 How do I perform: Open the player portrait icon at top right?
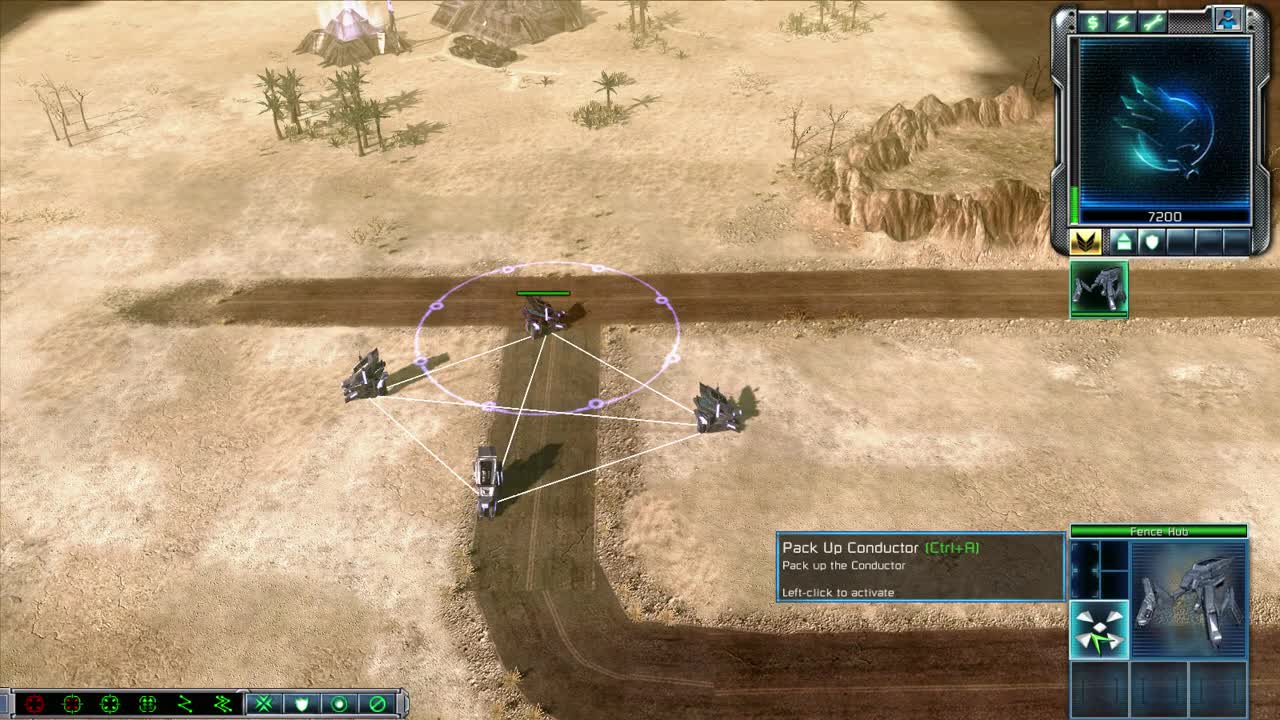point(1229,18)
